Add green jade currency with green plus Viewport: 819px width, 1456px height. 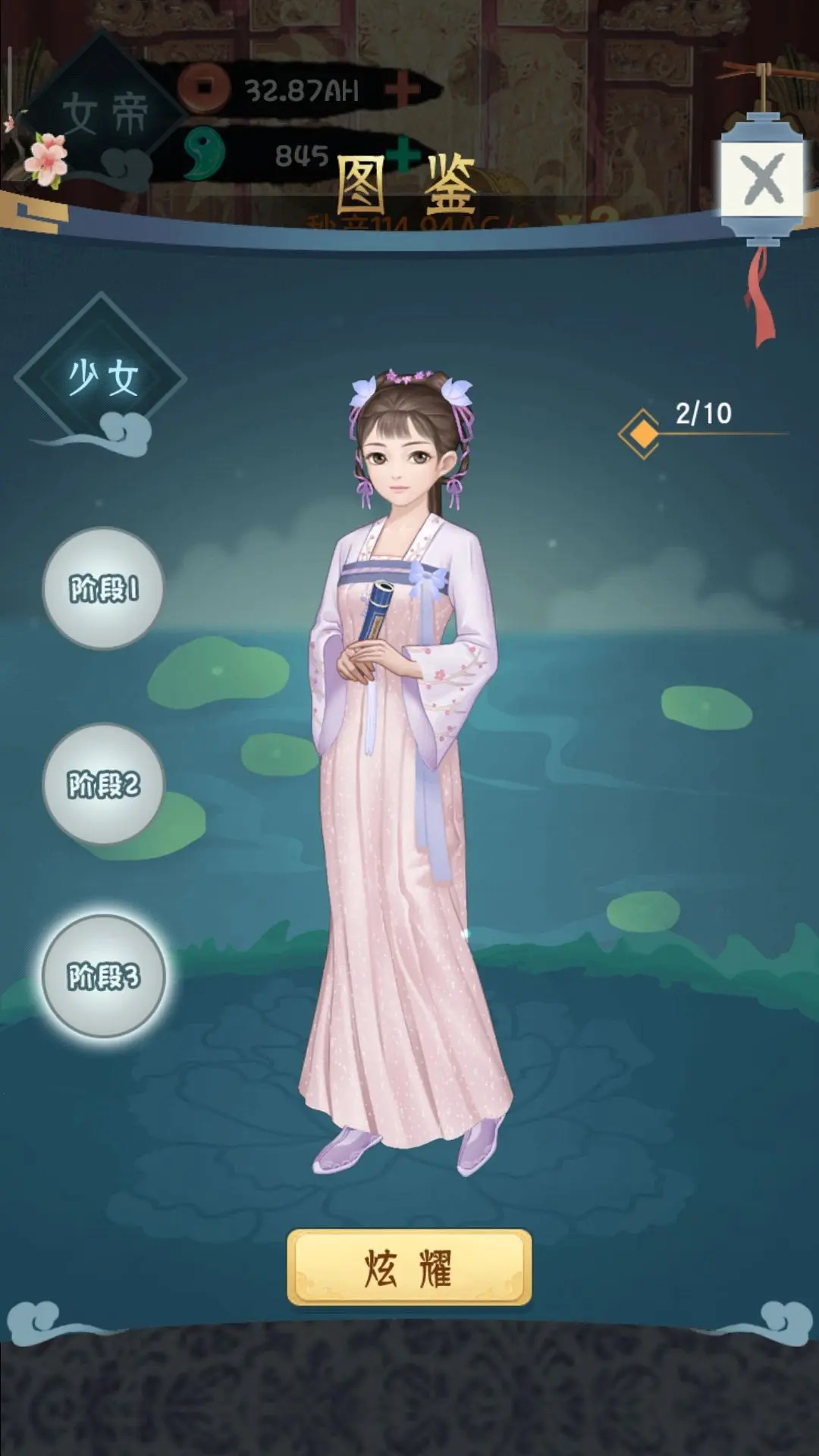(x=406, y=155)
